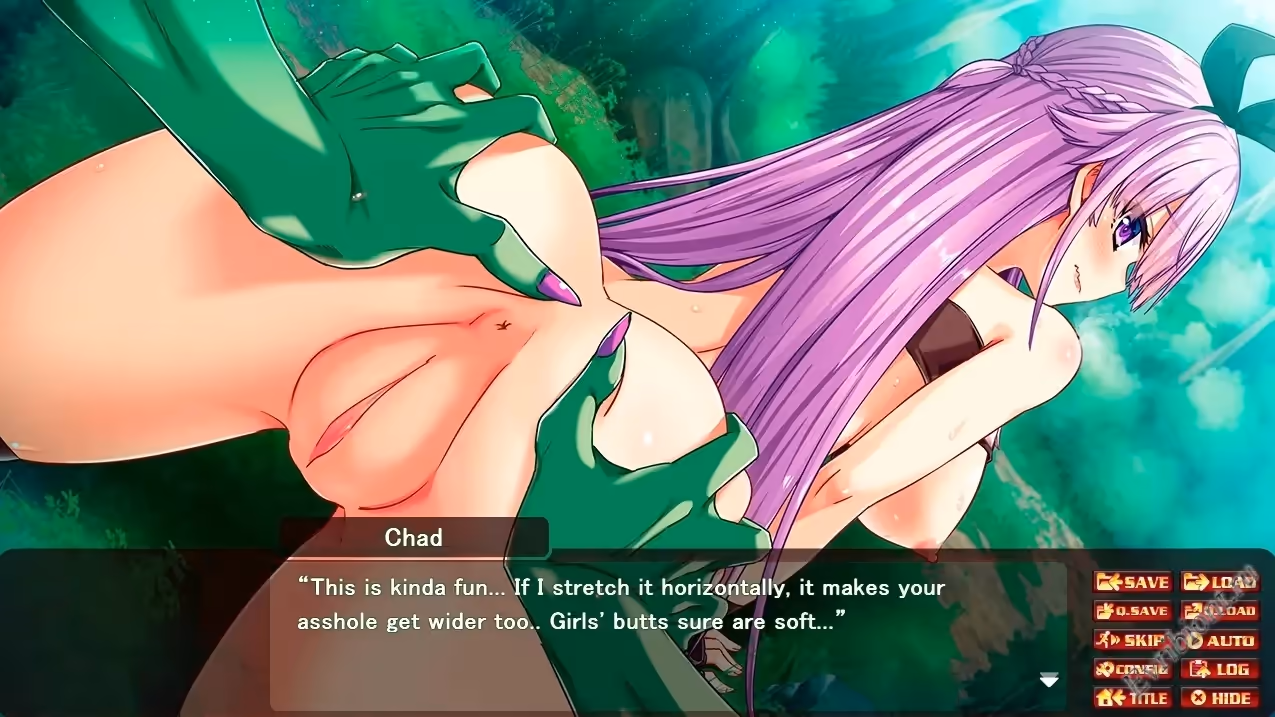Return to the Title screen
This screenshot has width=1275, height=717.
click(x=1132, y=698)
